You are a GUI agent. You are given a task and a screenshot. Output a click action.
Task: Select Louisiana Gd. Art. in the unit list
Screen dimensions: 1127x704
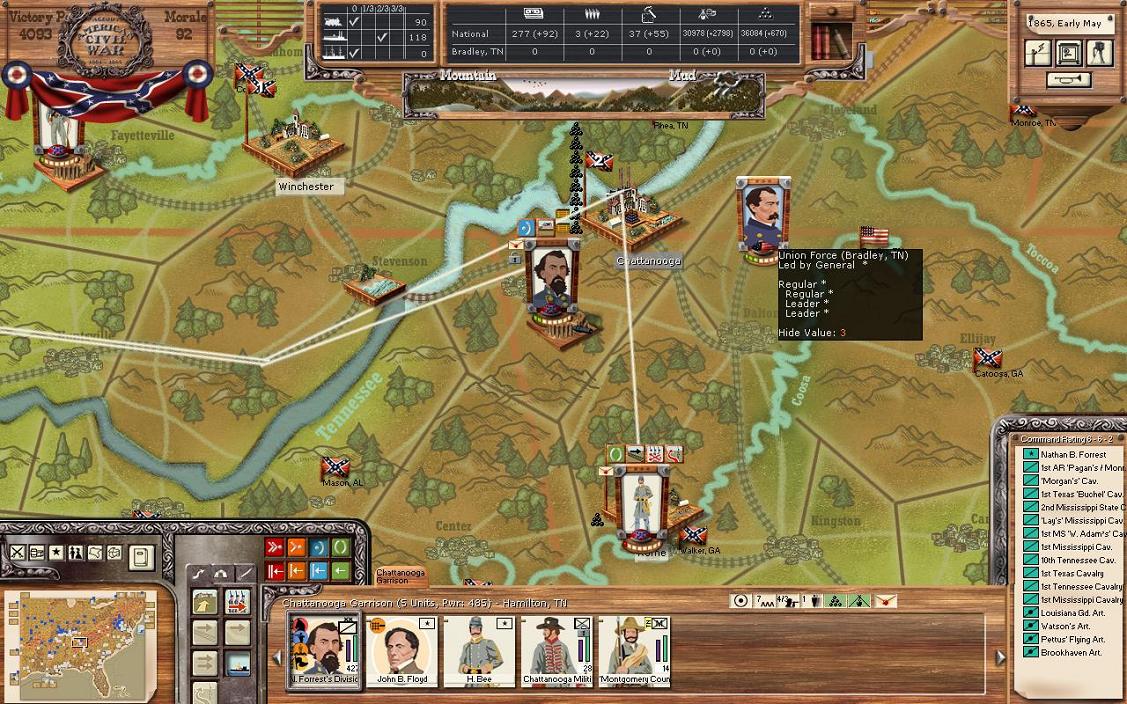[x=1072, y=612]
